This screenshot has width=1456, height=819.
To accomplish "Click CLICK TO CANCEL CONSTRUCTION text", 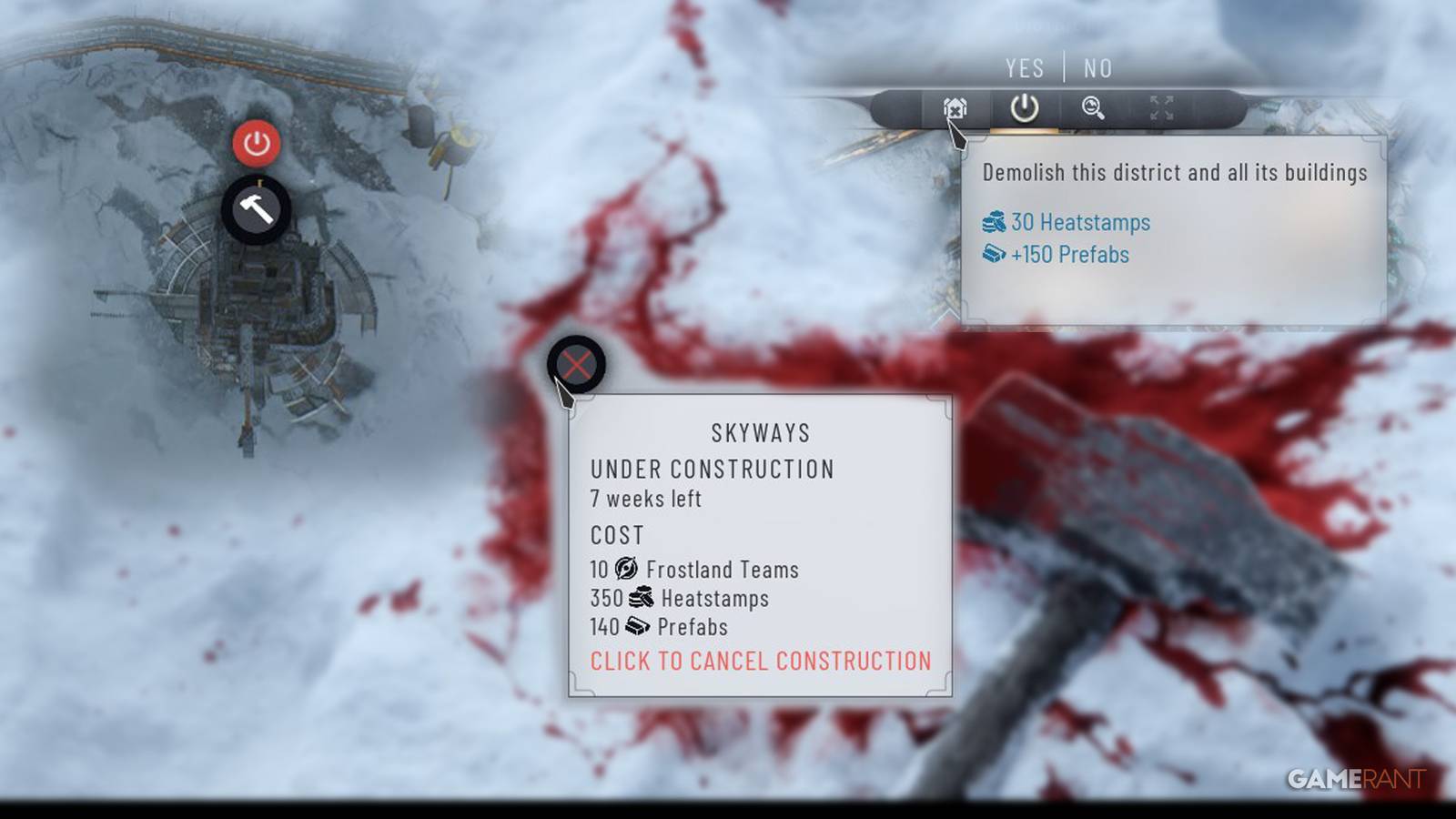I will coord(761,662).
